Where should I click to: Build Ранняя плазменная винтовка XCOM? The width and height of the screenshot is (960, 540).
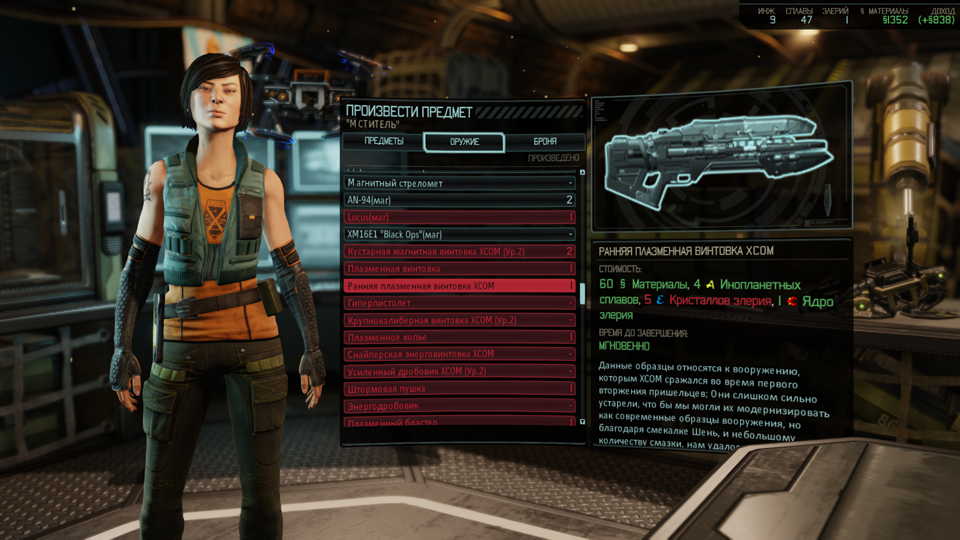pos(460,285)
